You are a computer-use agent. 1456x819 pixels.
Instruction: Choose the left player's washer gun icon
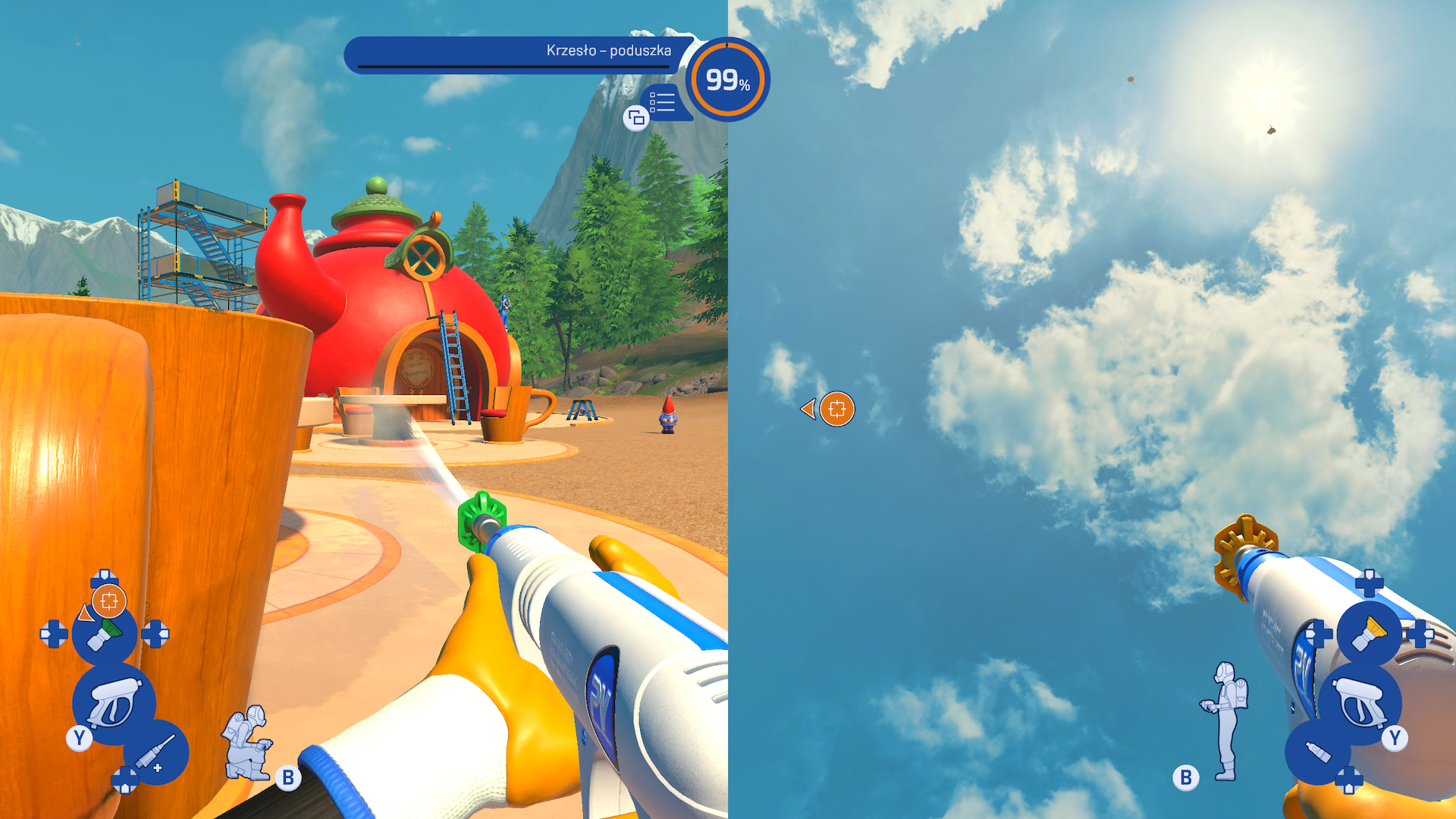pyautogui.click(x=114, y=702)
